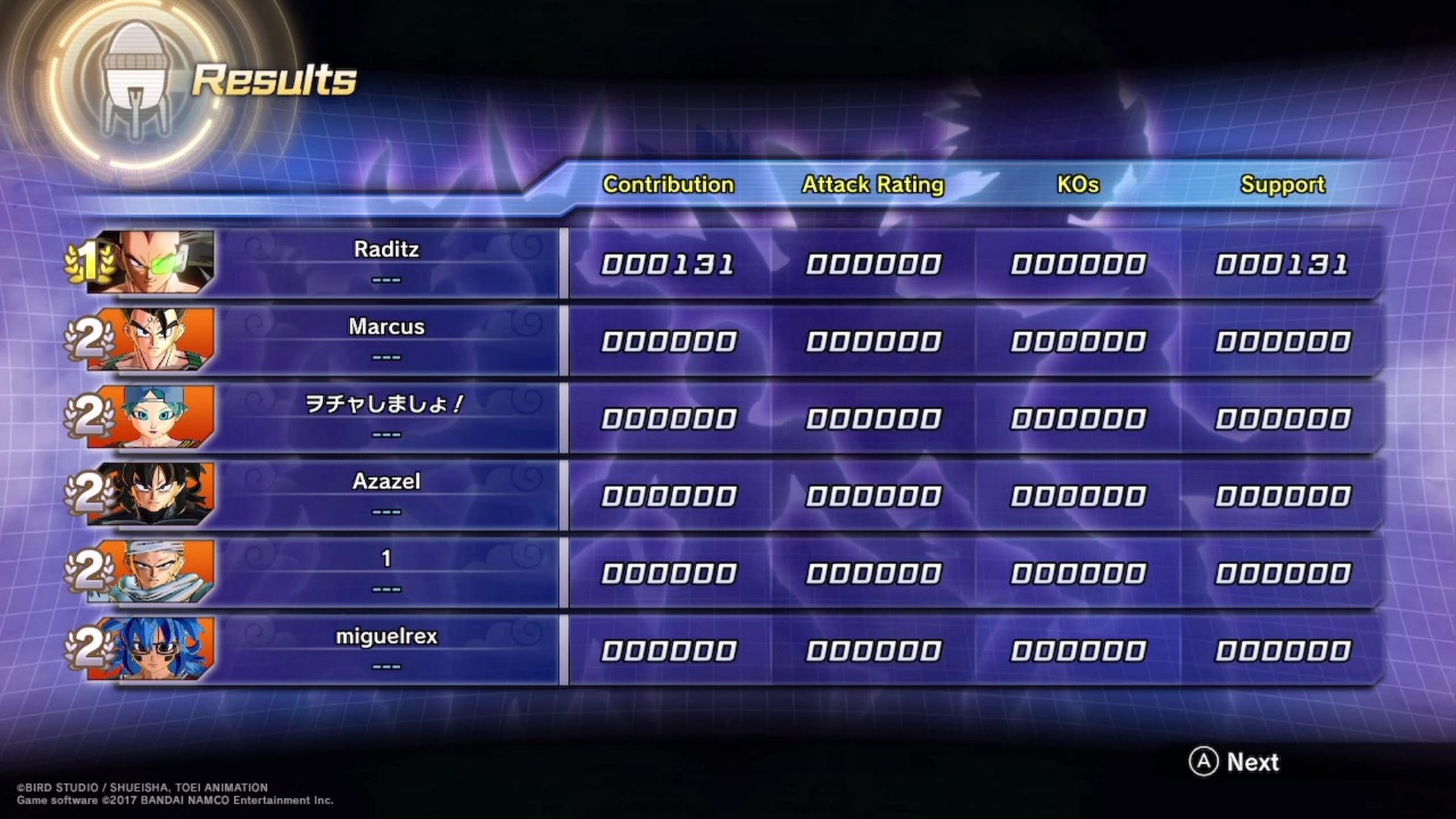Select Marcus's results row
This screenshot has width=1456, height=819.
coord(387,340)
